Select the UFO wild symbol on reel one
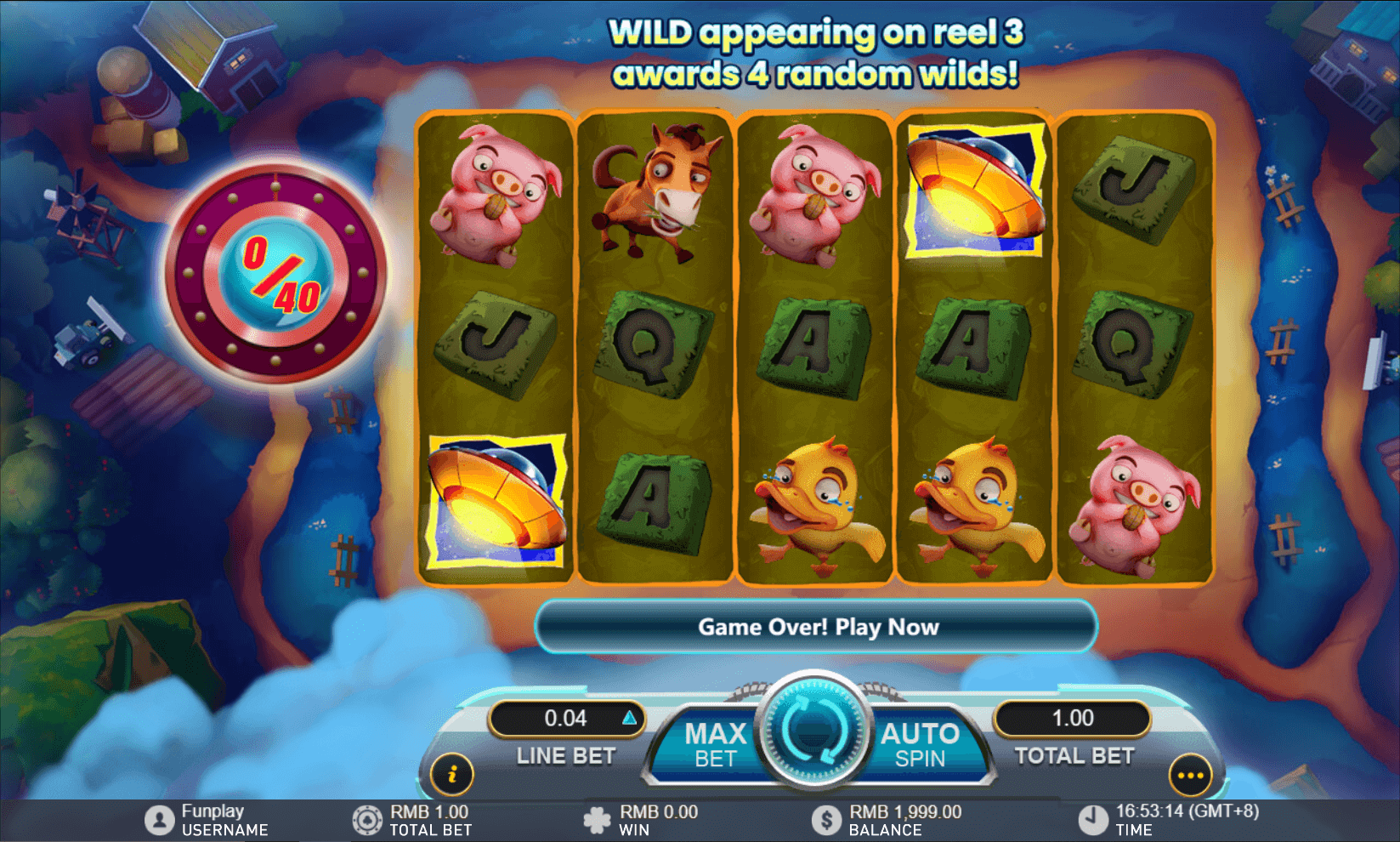The width and height of the screenshot is (1400, 842). [496, 501]
